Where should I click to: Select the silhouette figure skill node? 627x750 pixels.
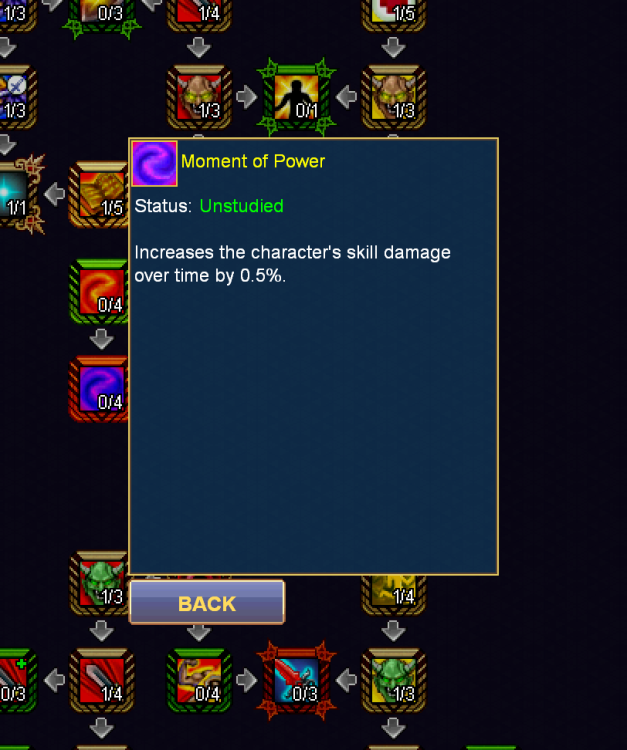(296, 97)
